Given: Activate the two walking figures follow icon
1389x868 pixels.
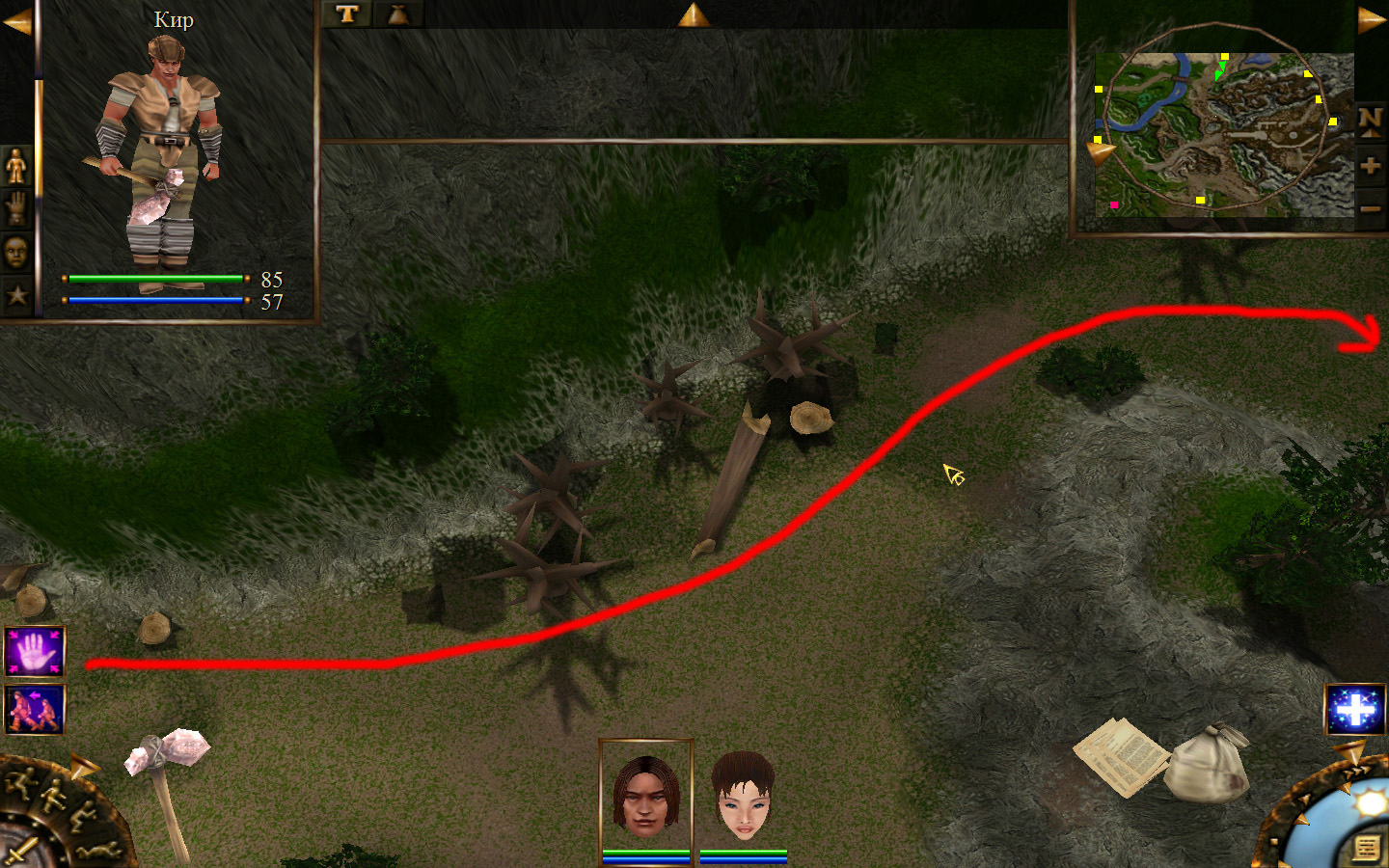Looking at the screenshot, I should pyautogui.click(x=35, y=710).
